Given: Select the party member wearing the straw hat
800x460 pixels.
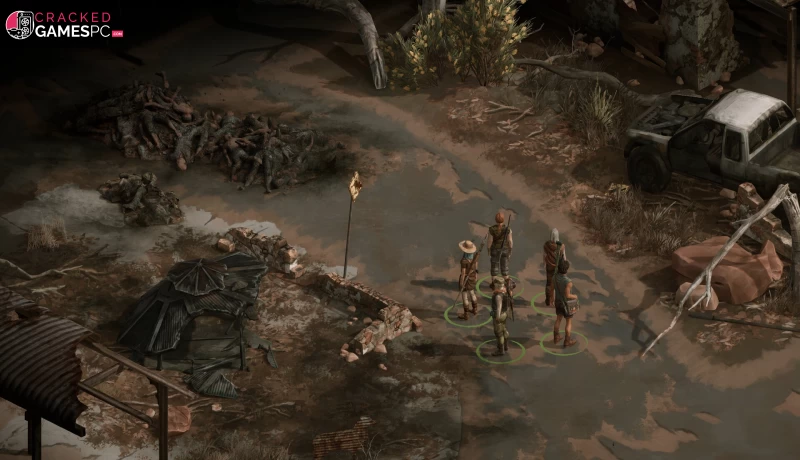Looking at the screenshot, I should [467, 278].
